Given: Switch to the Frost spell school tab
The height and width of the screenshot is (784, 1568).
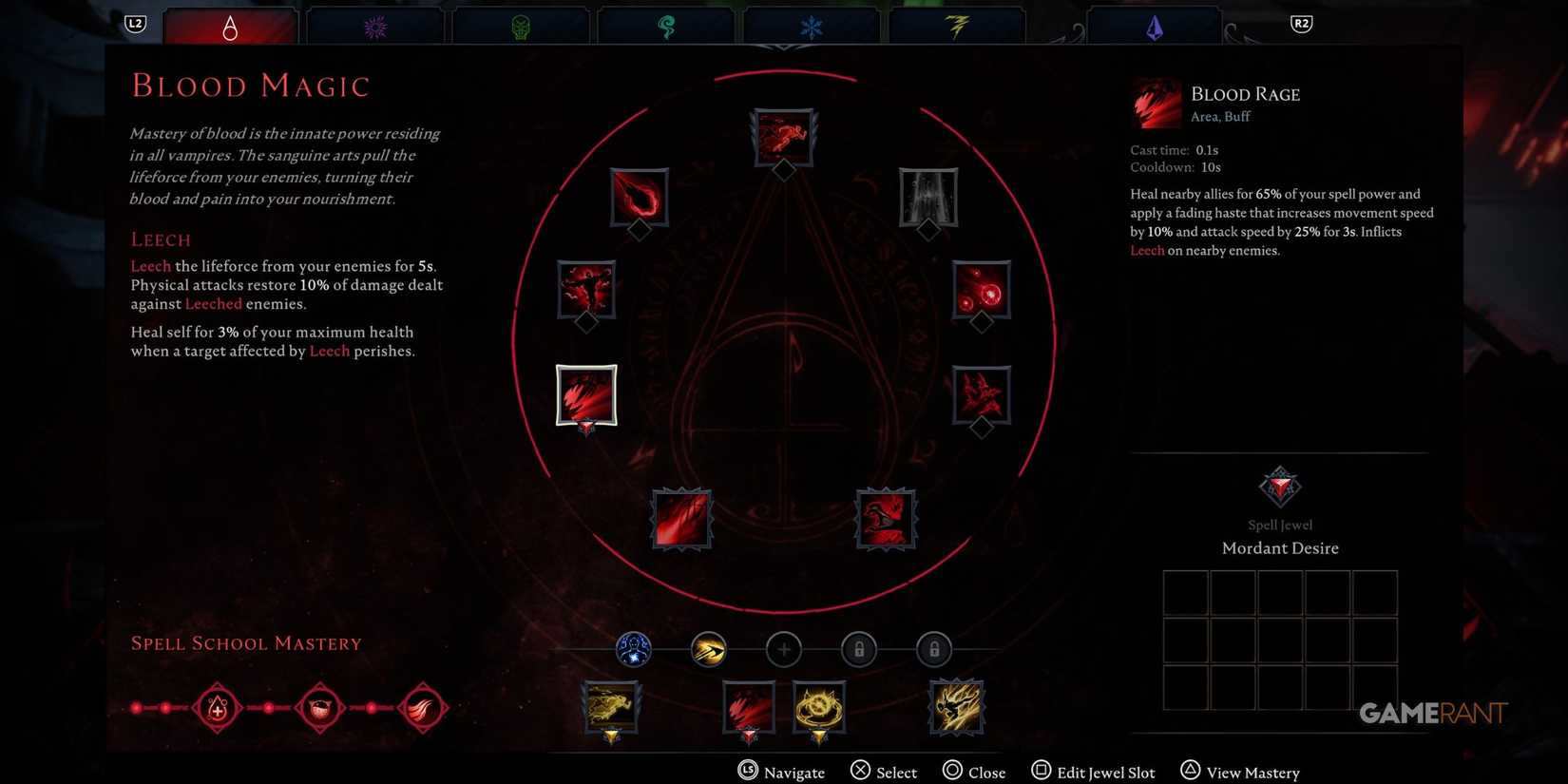Looking at the screenshot, I should click(813, 25).
